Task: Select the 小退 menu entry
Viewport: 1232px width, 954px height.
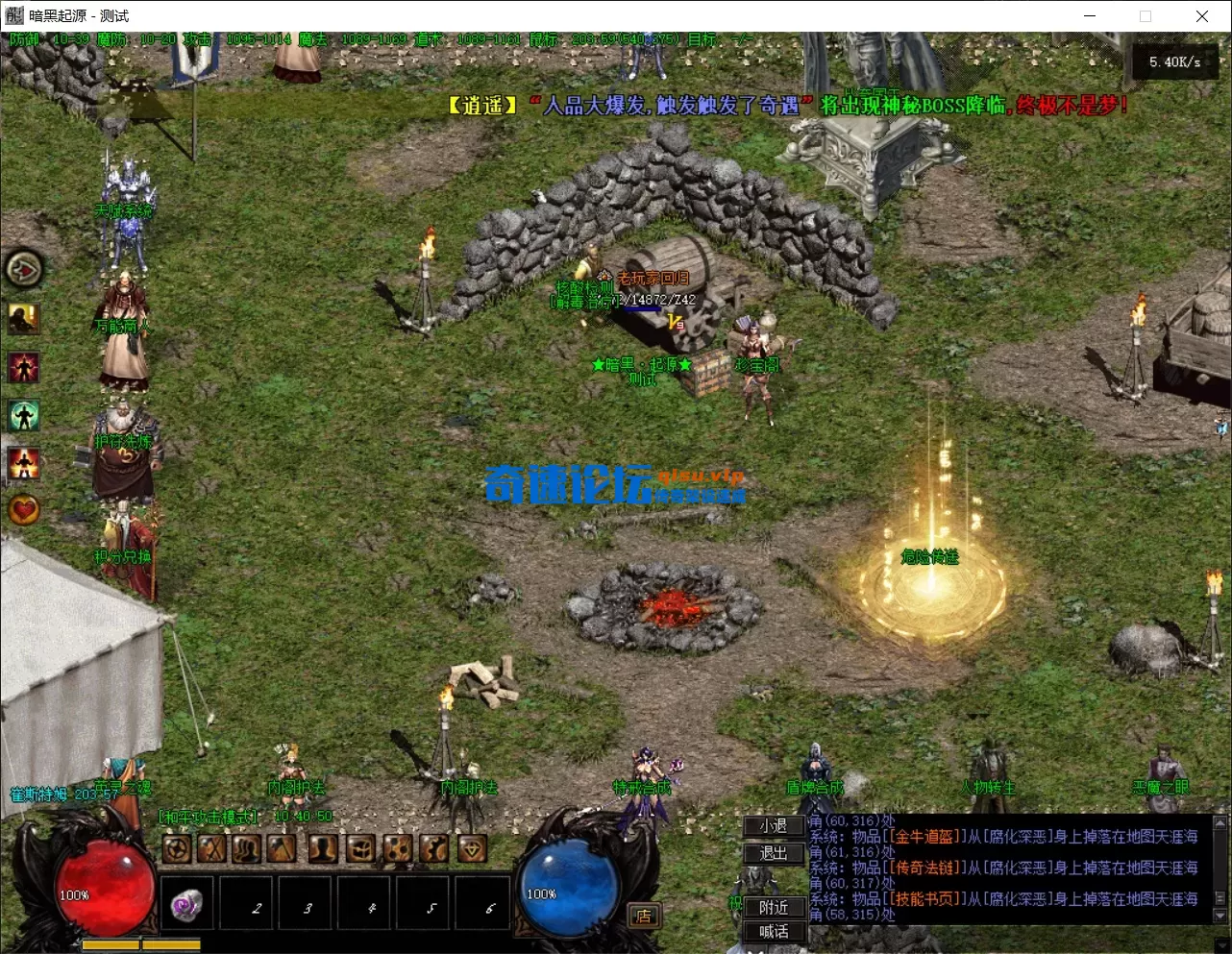Action: point(772,826)
